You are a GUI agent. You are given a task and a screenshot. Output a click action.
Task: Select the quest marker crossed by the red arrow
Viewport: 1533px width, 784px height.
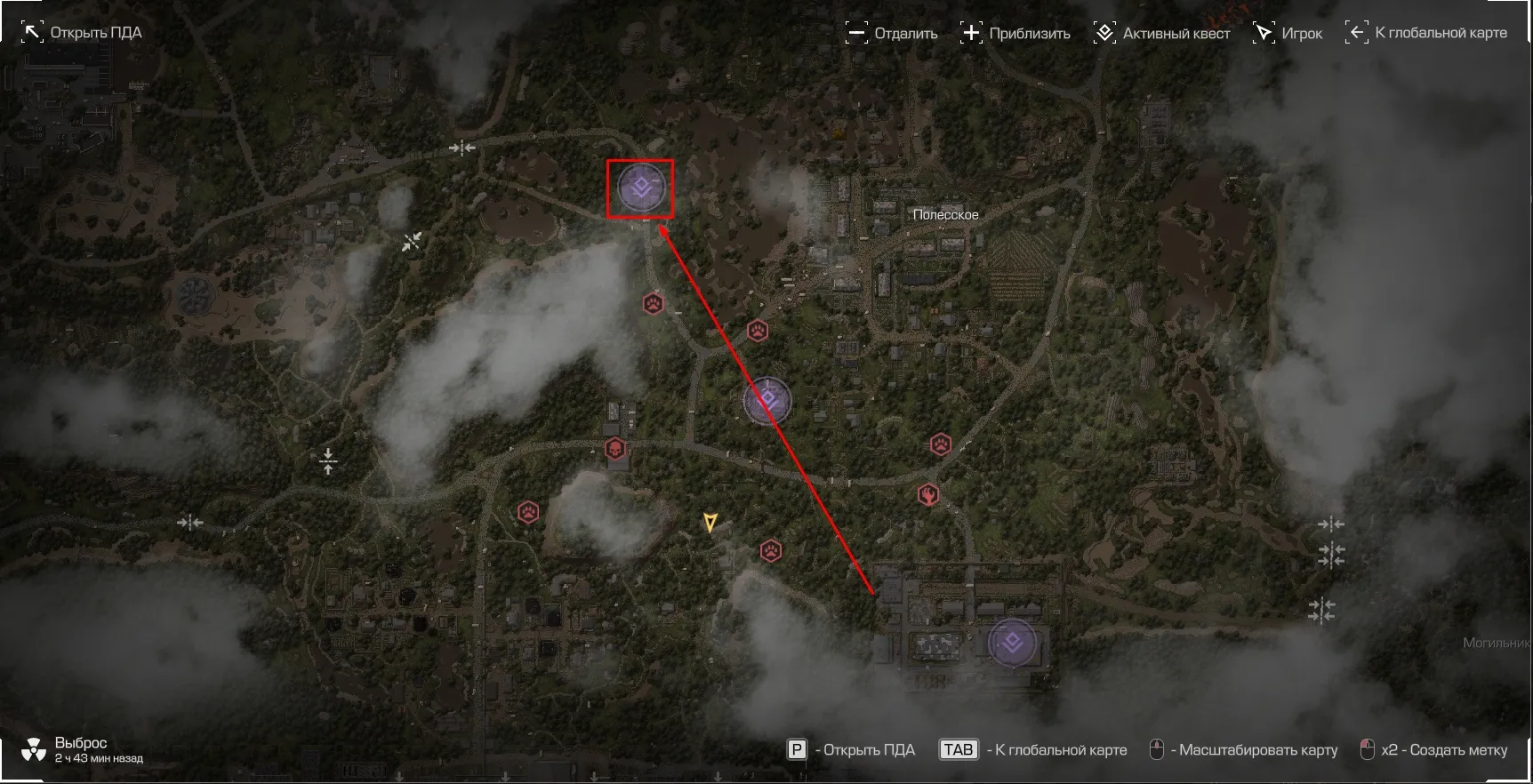(766, 401)
